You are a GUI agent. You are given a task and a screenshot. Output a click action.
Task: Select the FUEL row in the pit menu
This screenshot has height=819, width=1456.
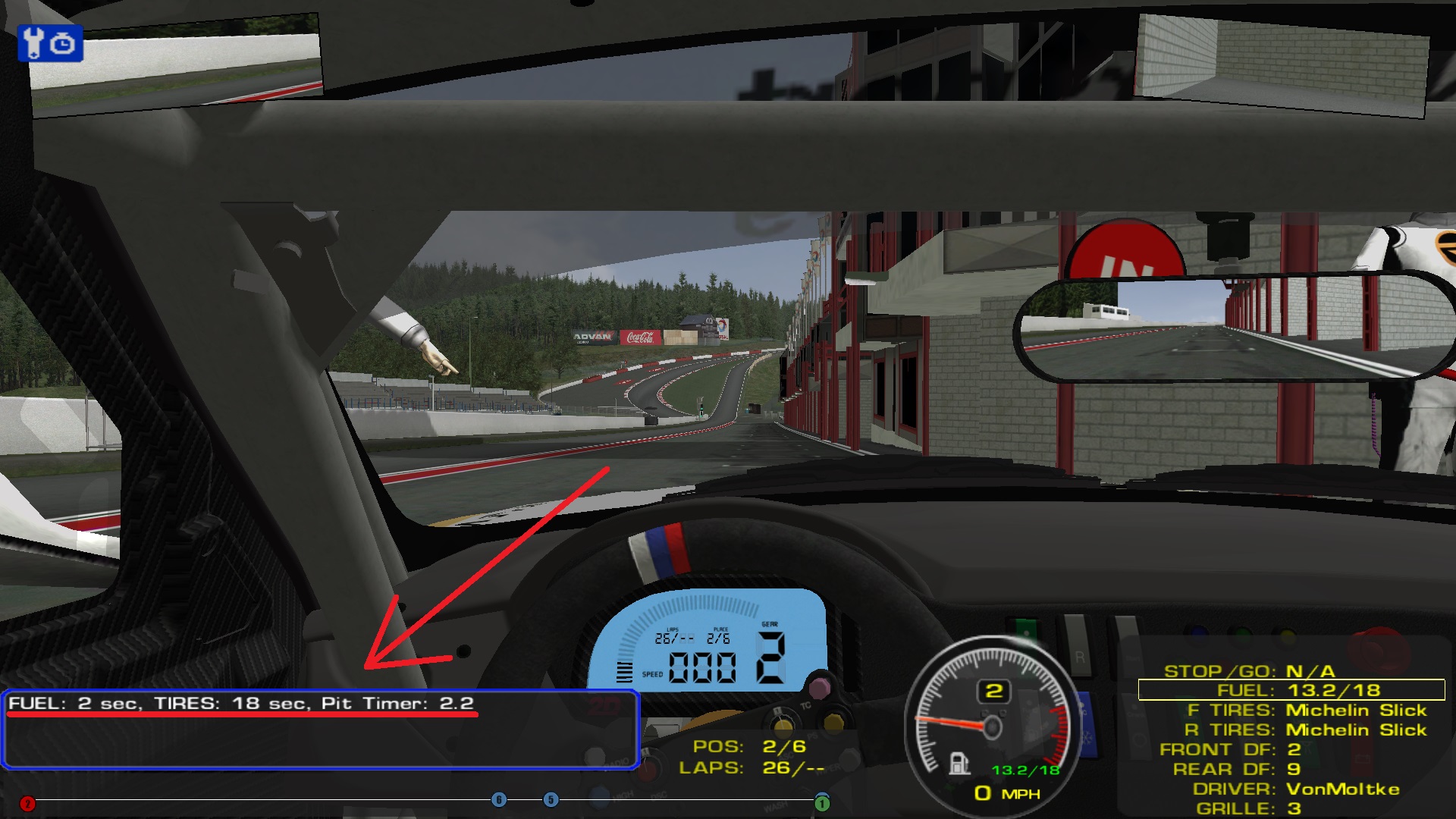(1291, 690)
